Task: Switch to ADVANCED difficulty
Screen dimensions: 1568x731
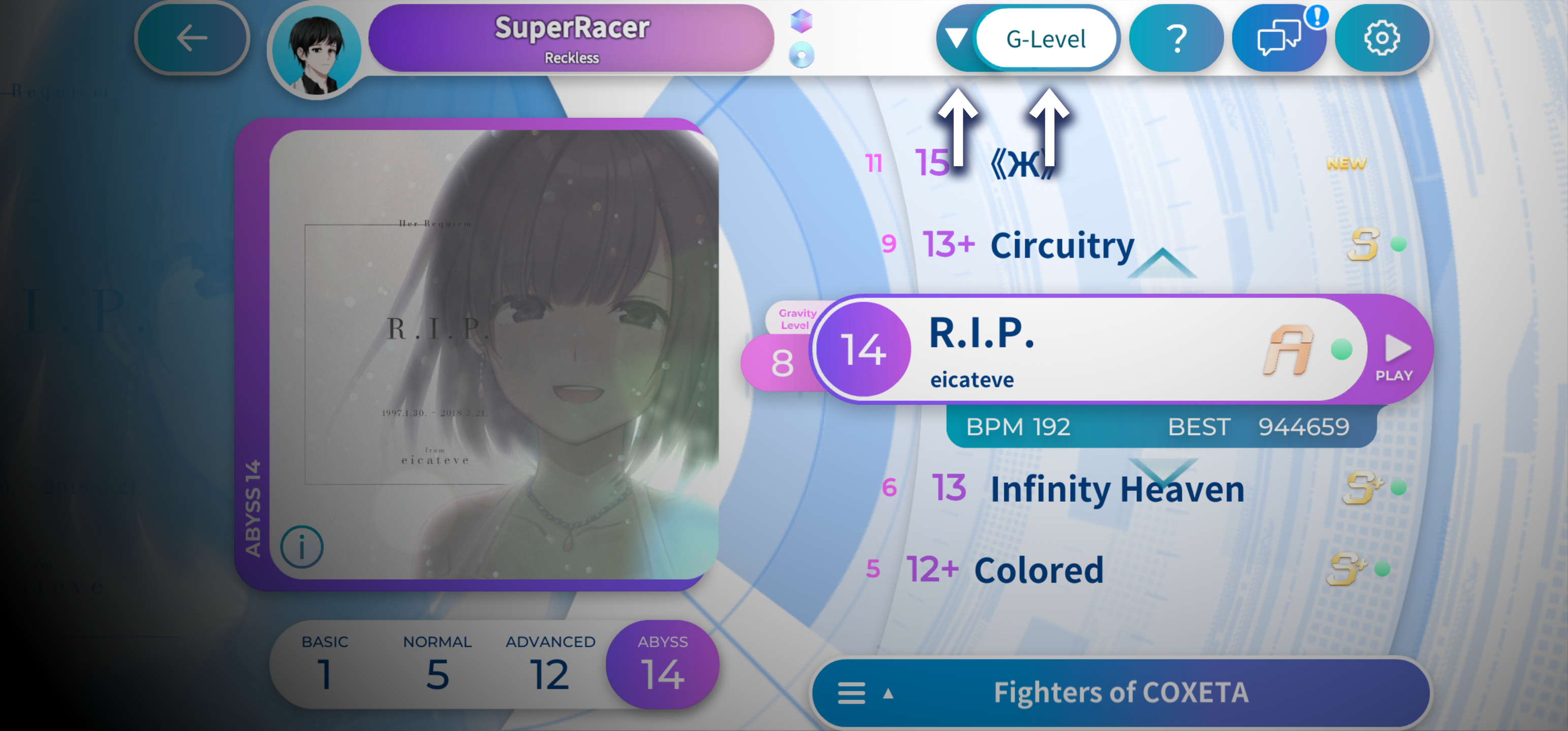Action: (549, 664)
